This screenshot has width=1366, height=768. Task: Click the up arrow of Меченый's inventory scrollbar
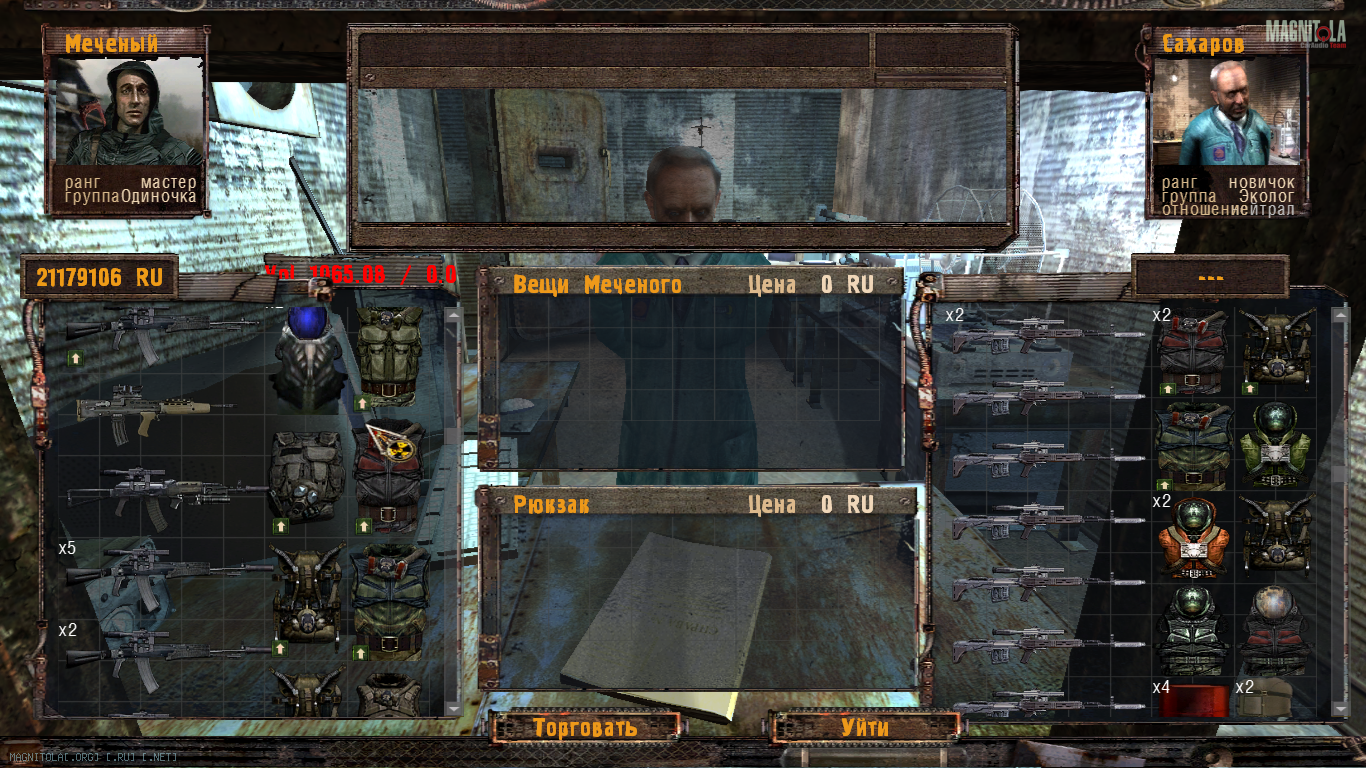[x=453, y=314]
